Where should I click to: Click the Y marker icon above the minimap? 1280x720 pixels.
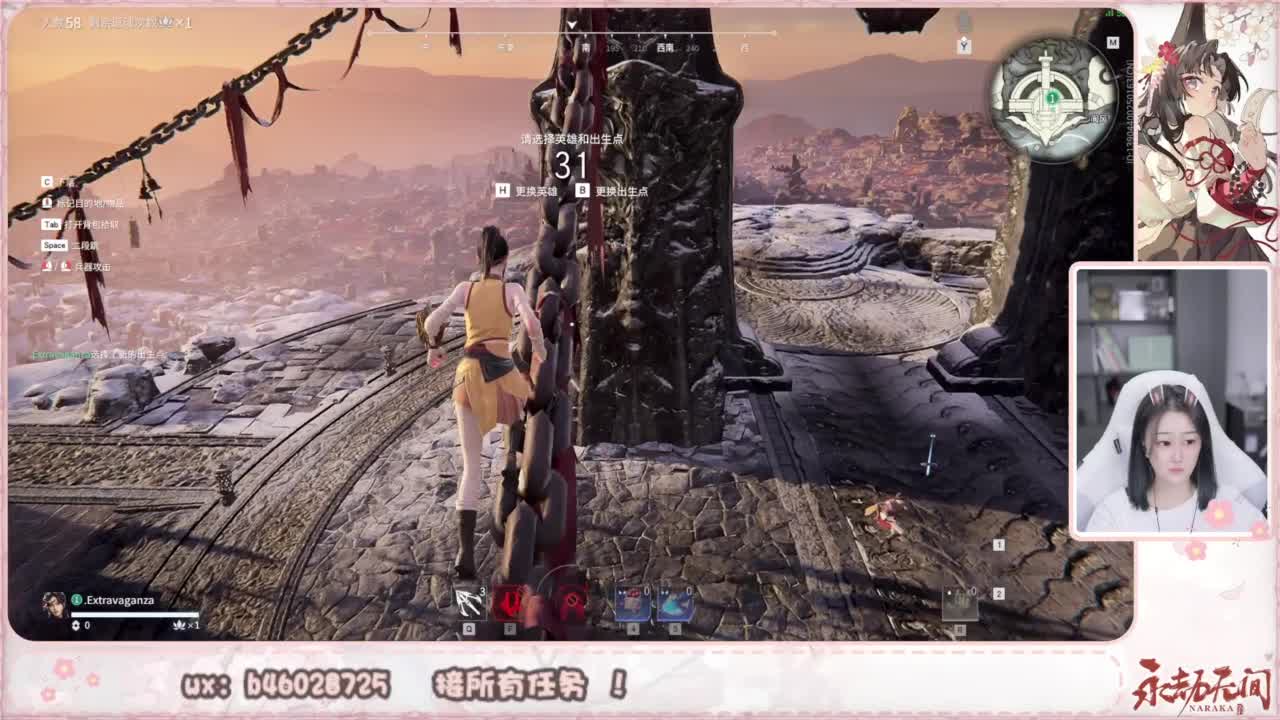(x=964, y=45)
